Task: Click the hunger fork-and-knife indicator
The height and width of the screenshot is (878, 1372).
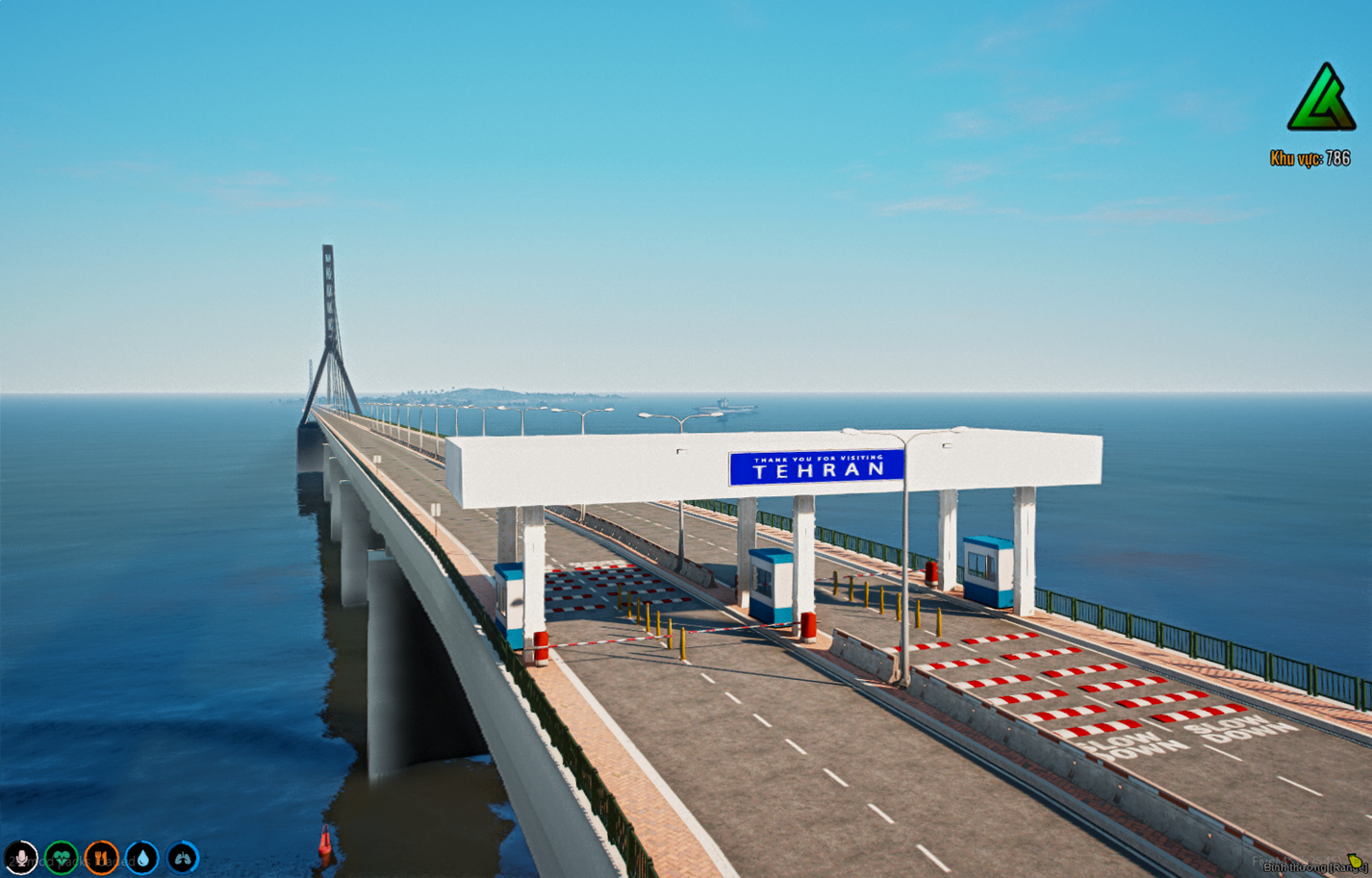Action: [x=102, y=857]
